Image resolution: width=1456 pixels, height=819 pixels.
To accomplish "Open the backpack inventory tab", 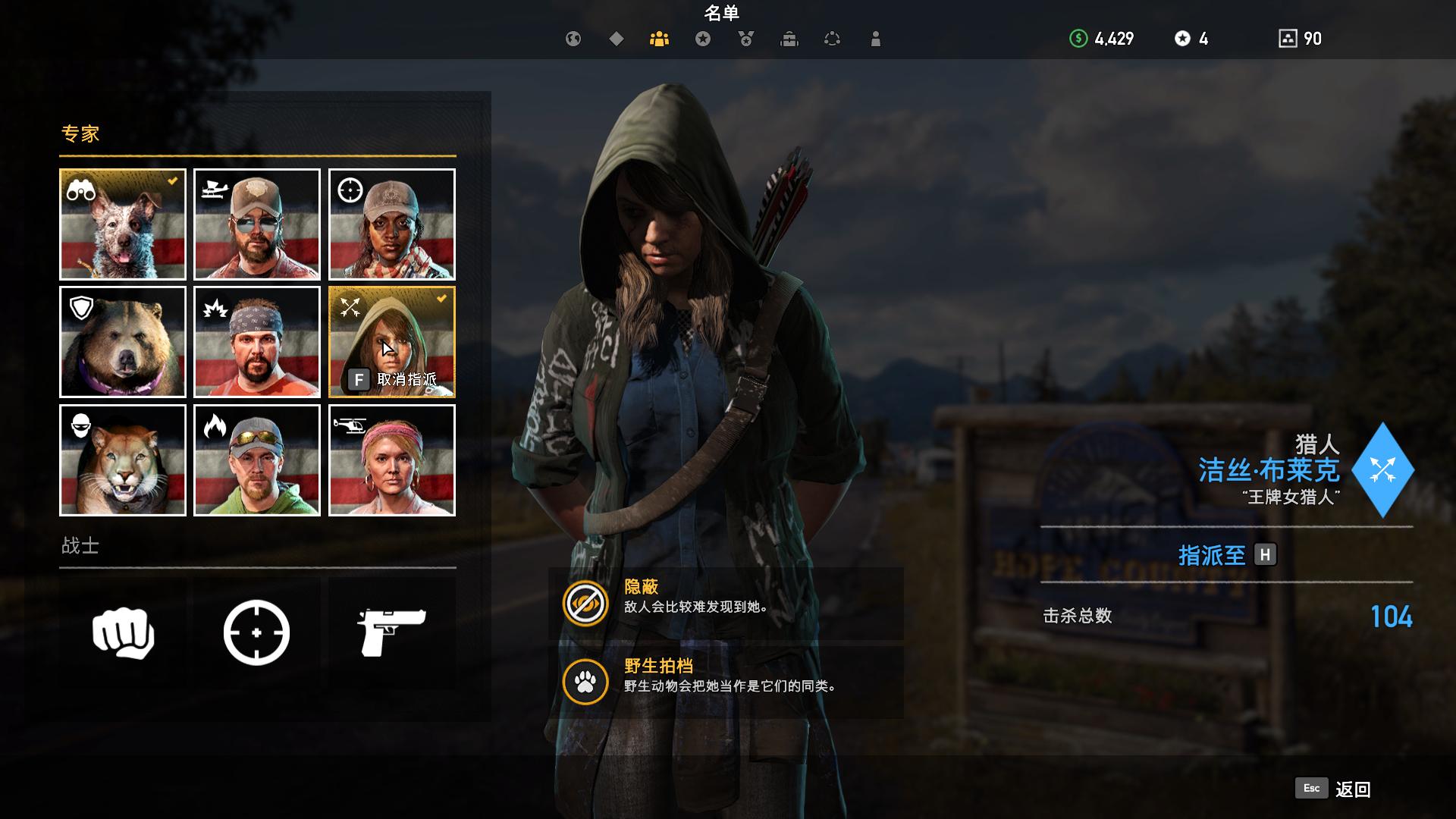I will click(x=789, y=39).
